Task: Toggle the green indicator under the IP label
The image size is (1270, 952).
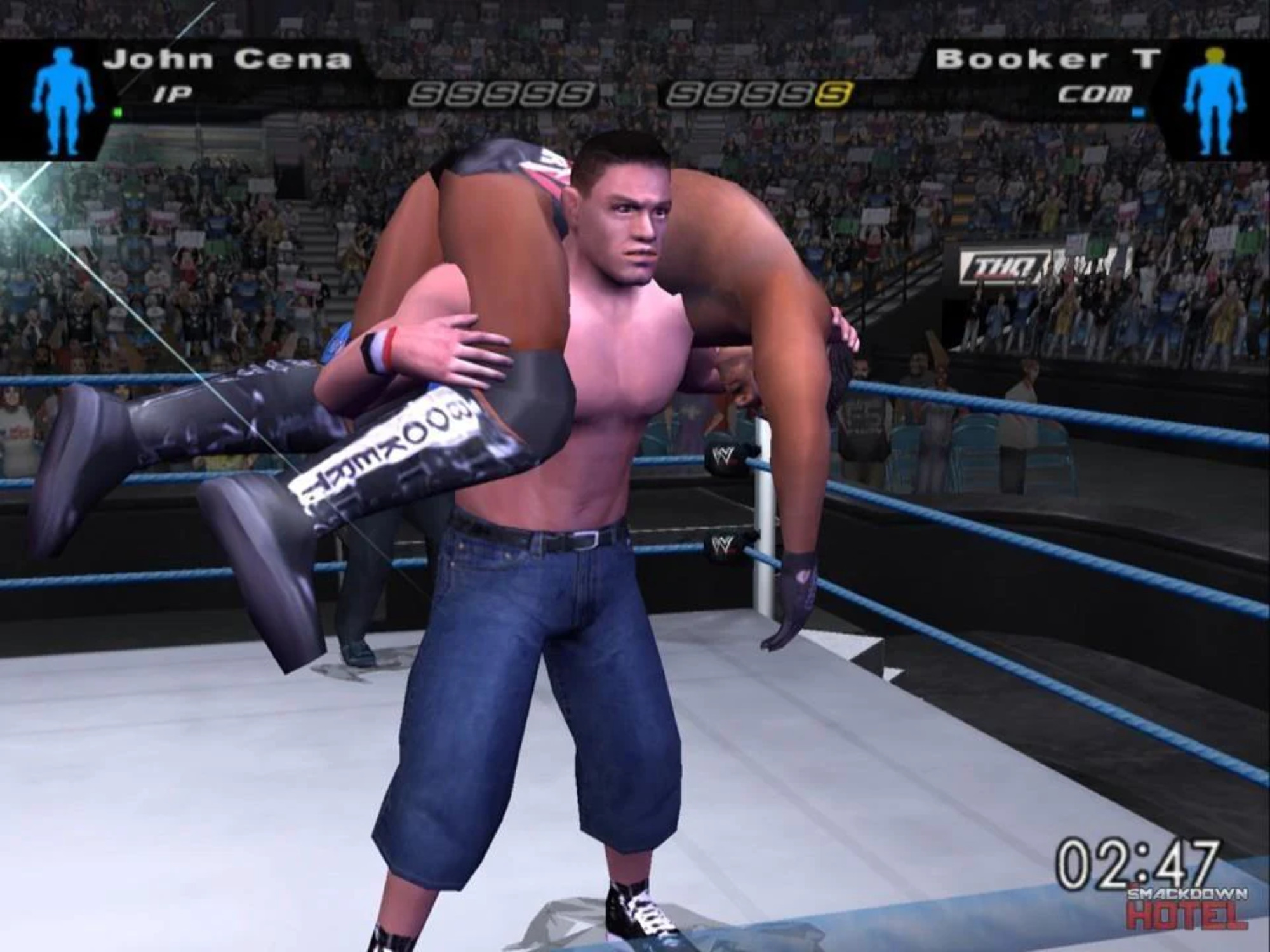Action: [117, 112]
